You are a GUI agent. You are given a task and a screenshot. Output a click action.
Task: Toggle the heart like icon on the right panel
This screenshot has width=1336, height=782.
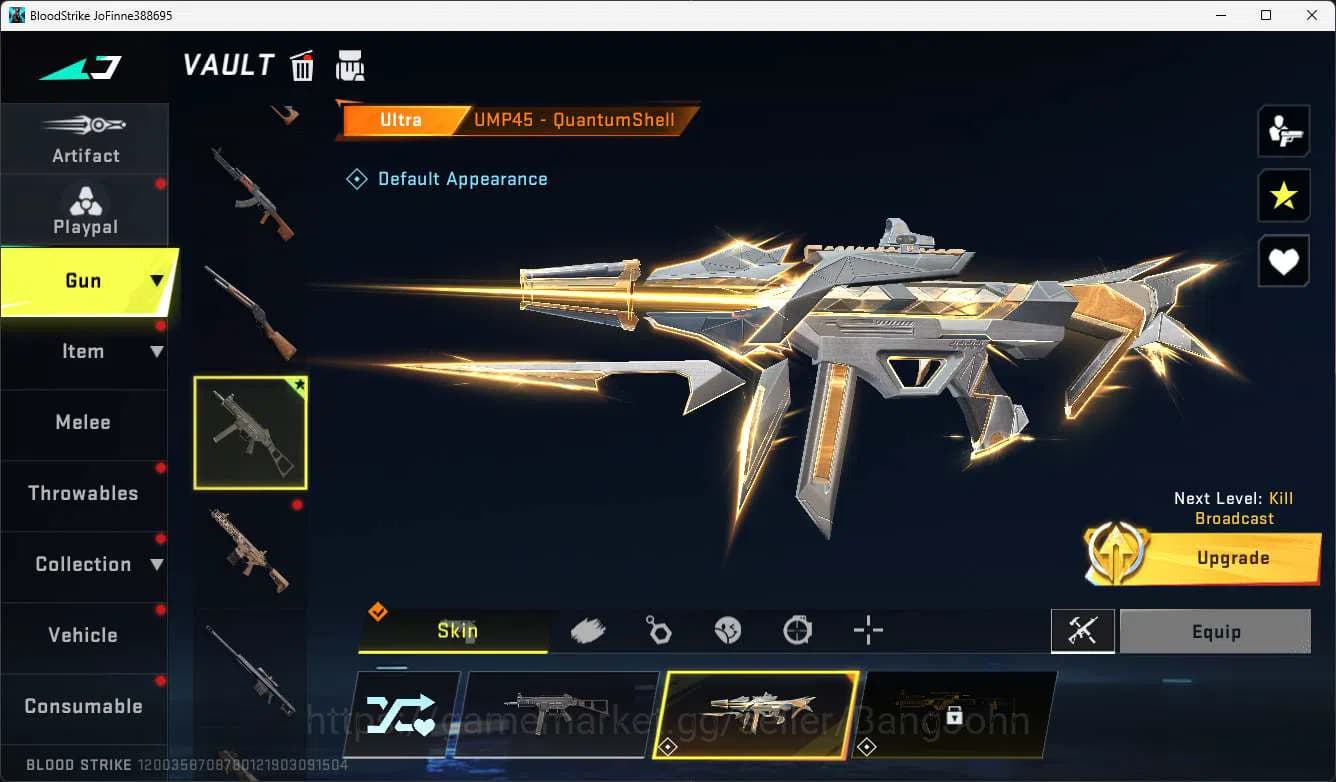(x=1284, y=261)
